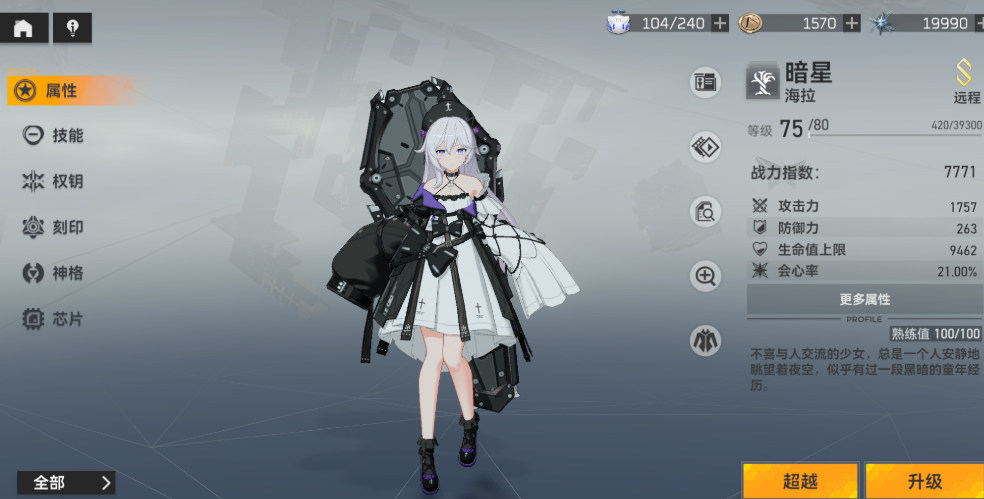
Task: Zoom in with the magnifier plus icon
Action: [x=706, y=276]
